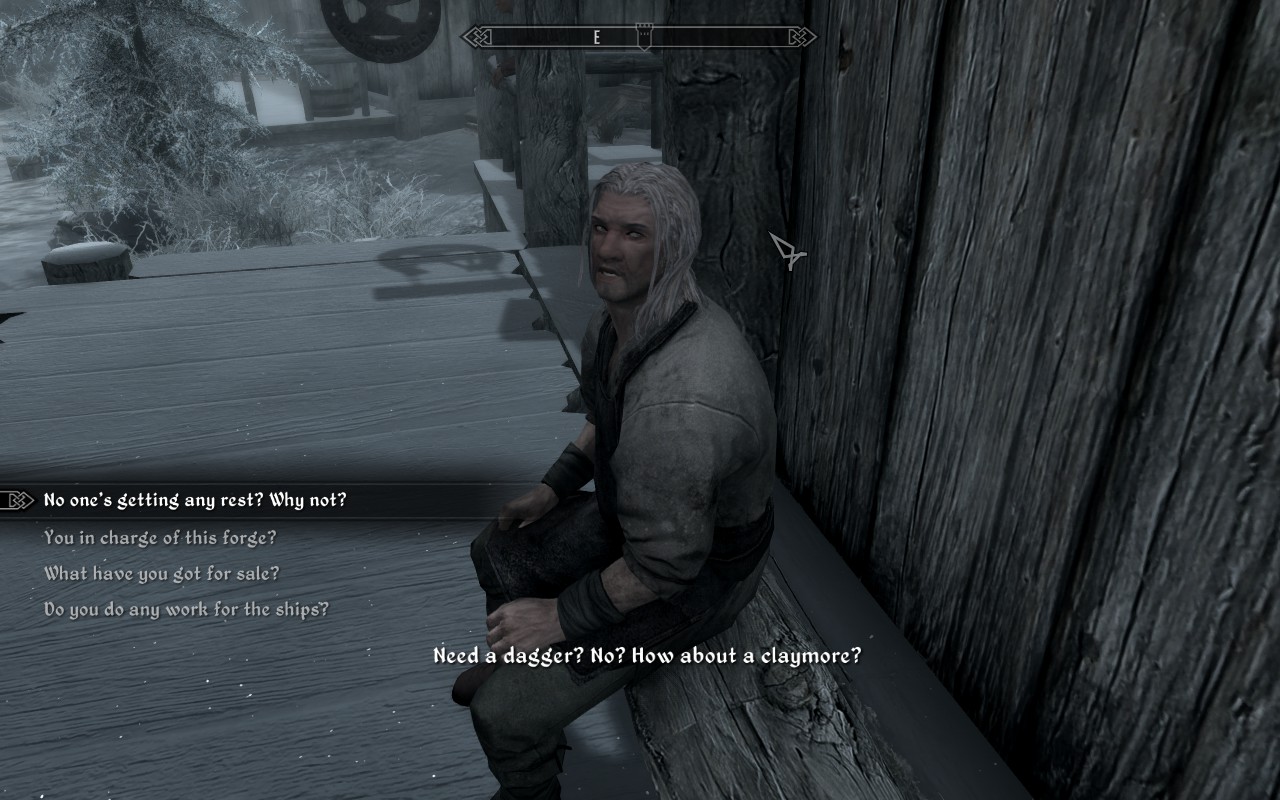Select "What have you got for sale?"
Screen dimensions: 1280x800
click(x=161, y=573)
